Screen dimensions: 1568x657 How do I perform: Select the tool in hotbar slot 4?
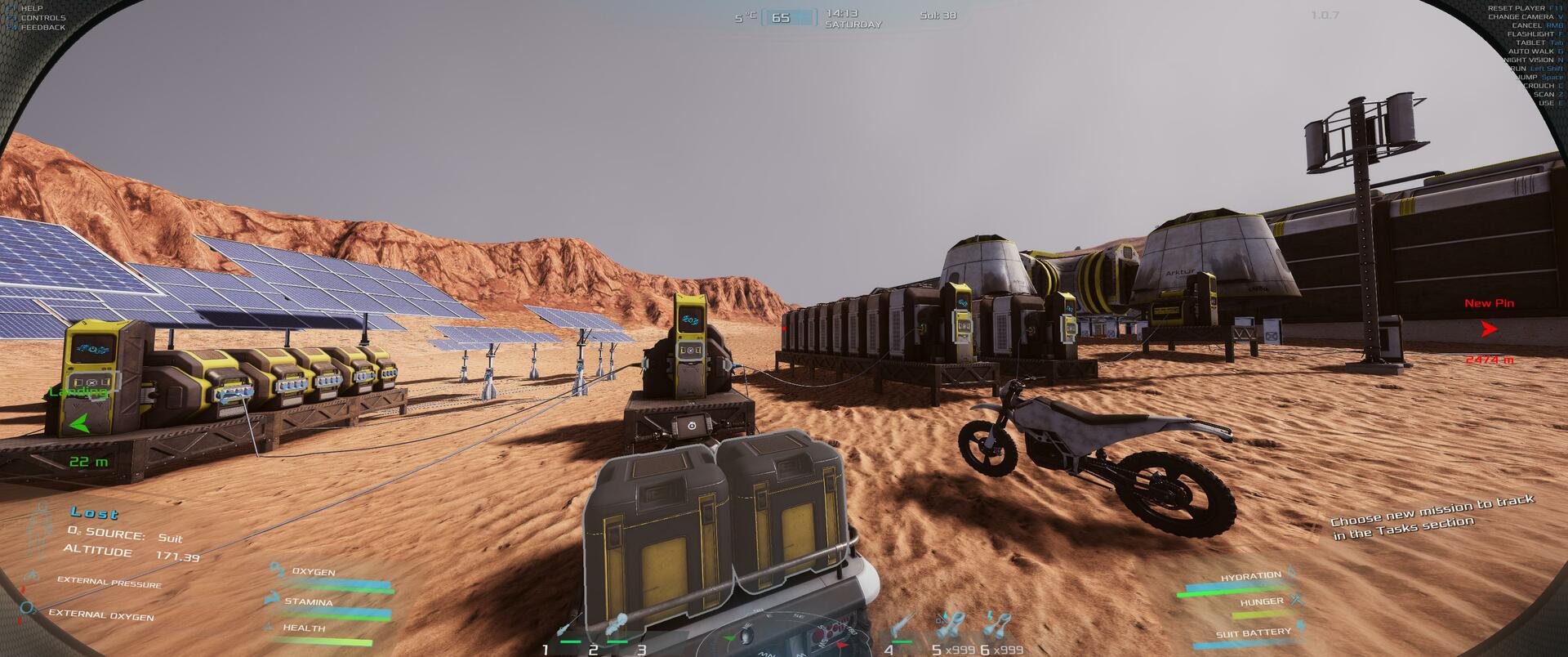coord(902,628)
